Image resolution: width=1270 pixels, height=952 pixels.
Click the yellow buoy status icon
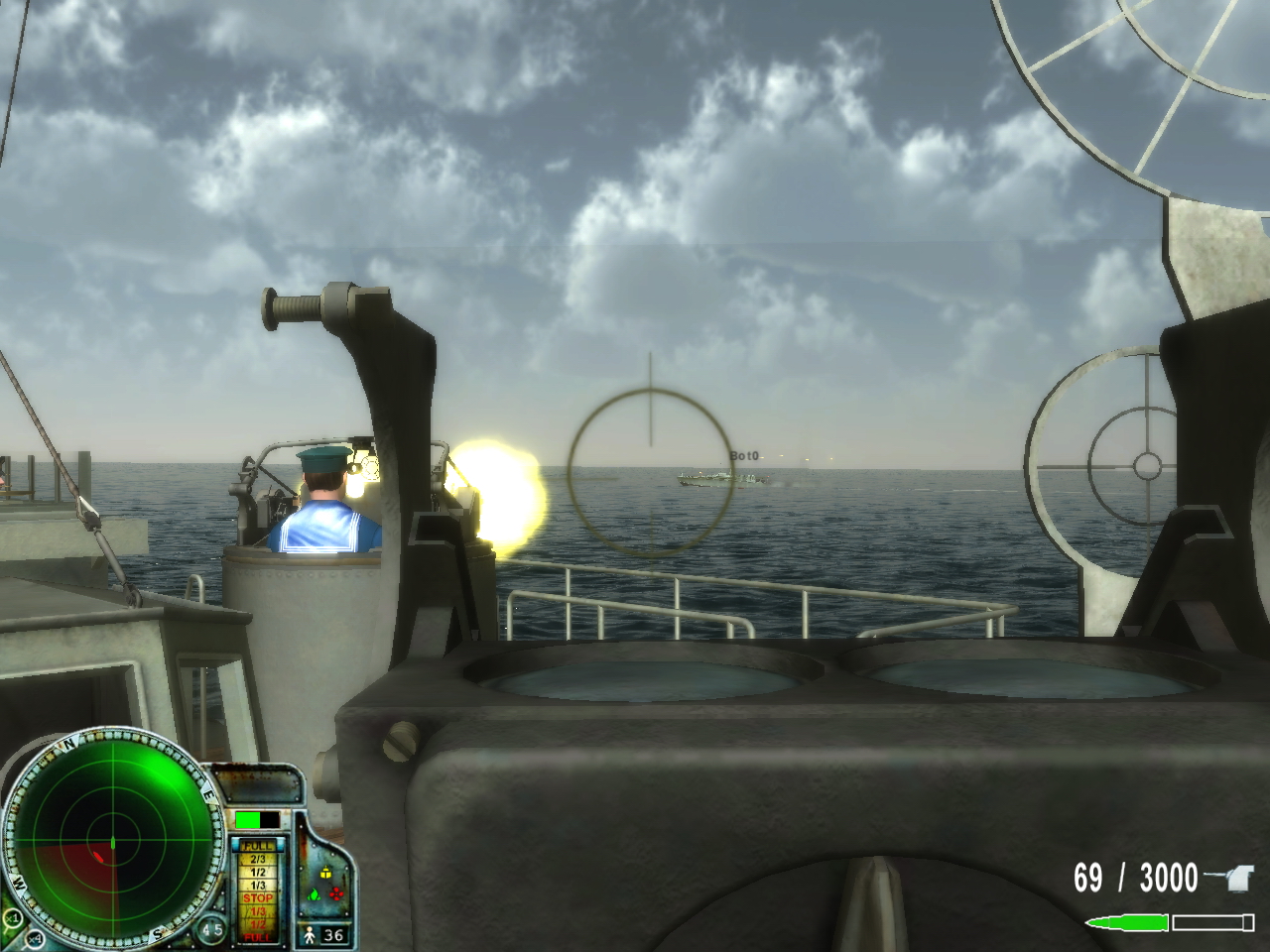[325, 872]
